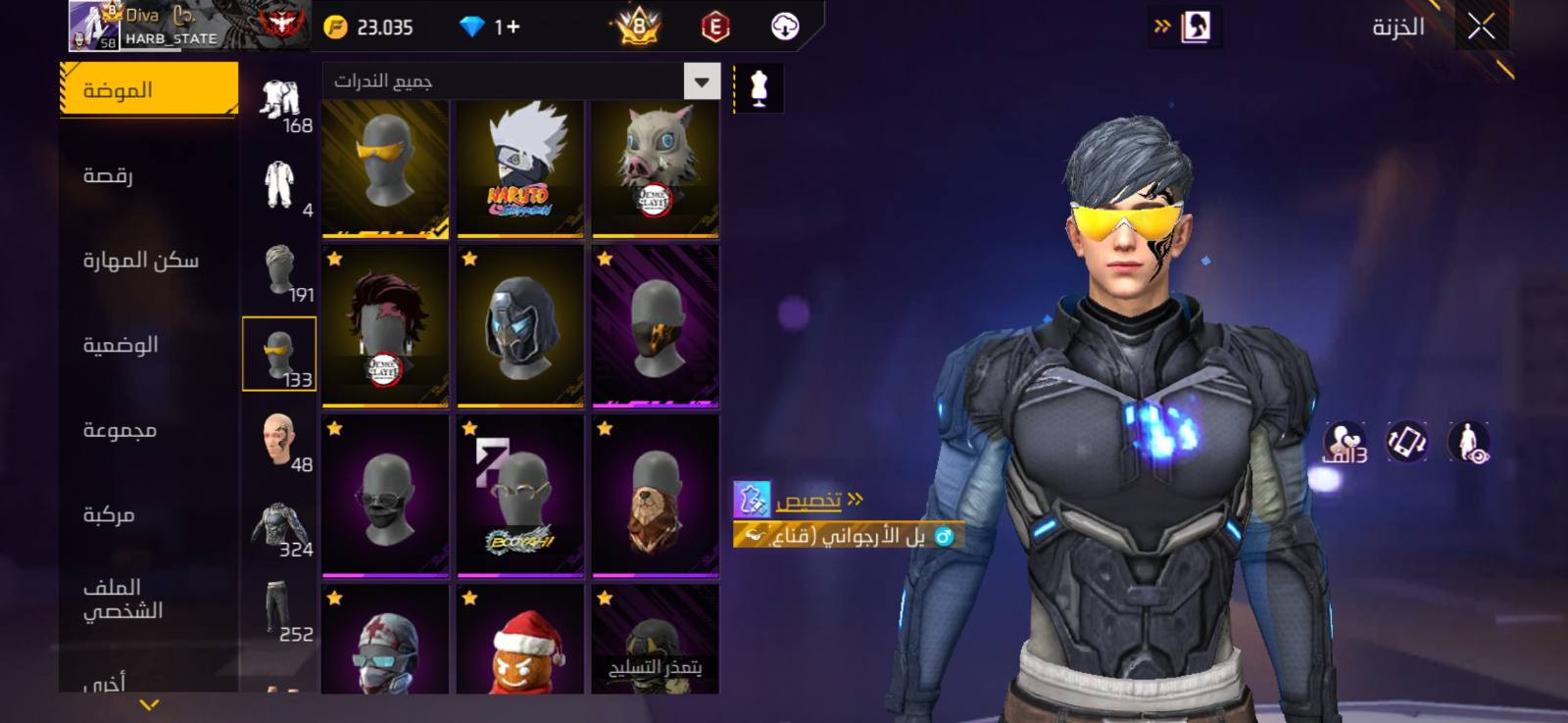Image resolution: width=1568 pixels, height=723 pixels.
Task: Show the jacket tops category with 324 items
Action: tap(280, 530)
